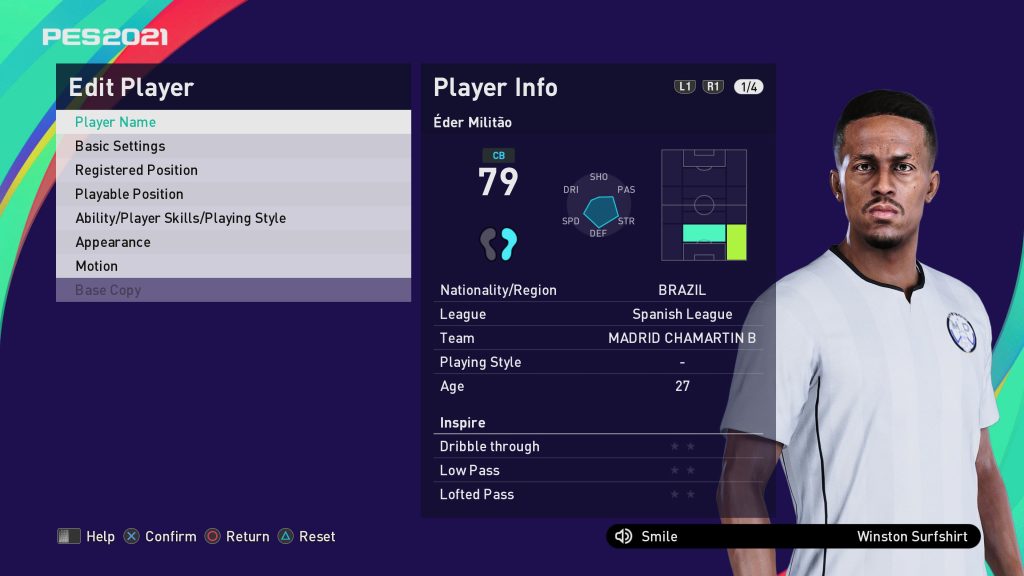The height and width of the screenshot is (576, 1024).
Task: Open the Playable Position option
Action: click(x=232, y=194)
